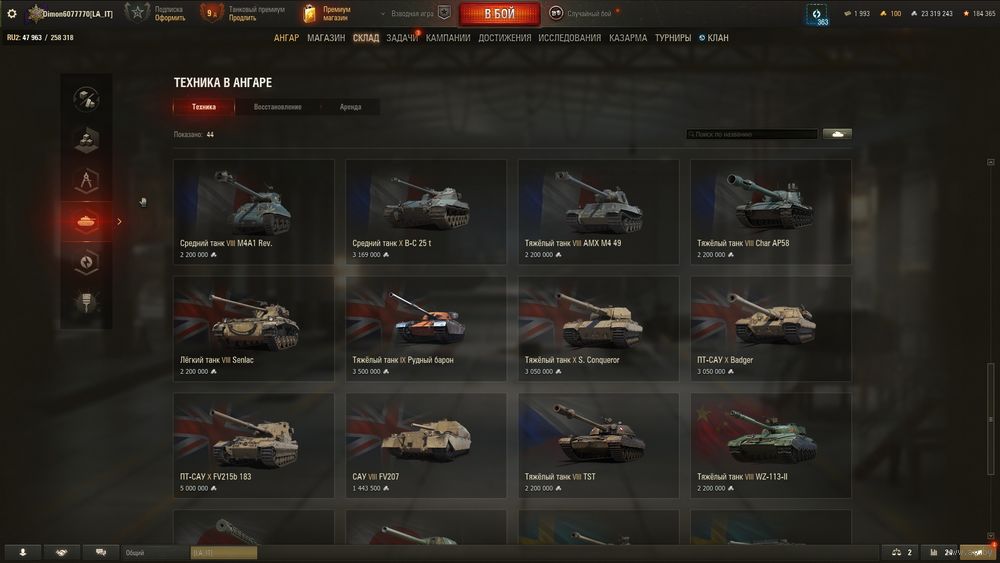The image size is (1000, 563).
Task: Select the M4A1 Rev. medium tank card
Action: click(x=254, y=211)
